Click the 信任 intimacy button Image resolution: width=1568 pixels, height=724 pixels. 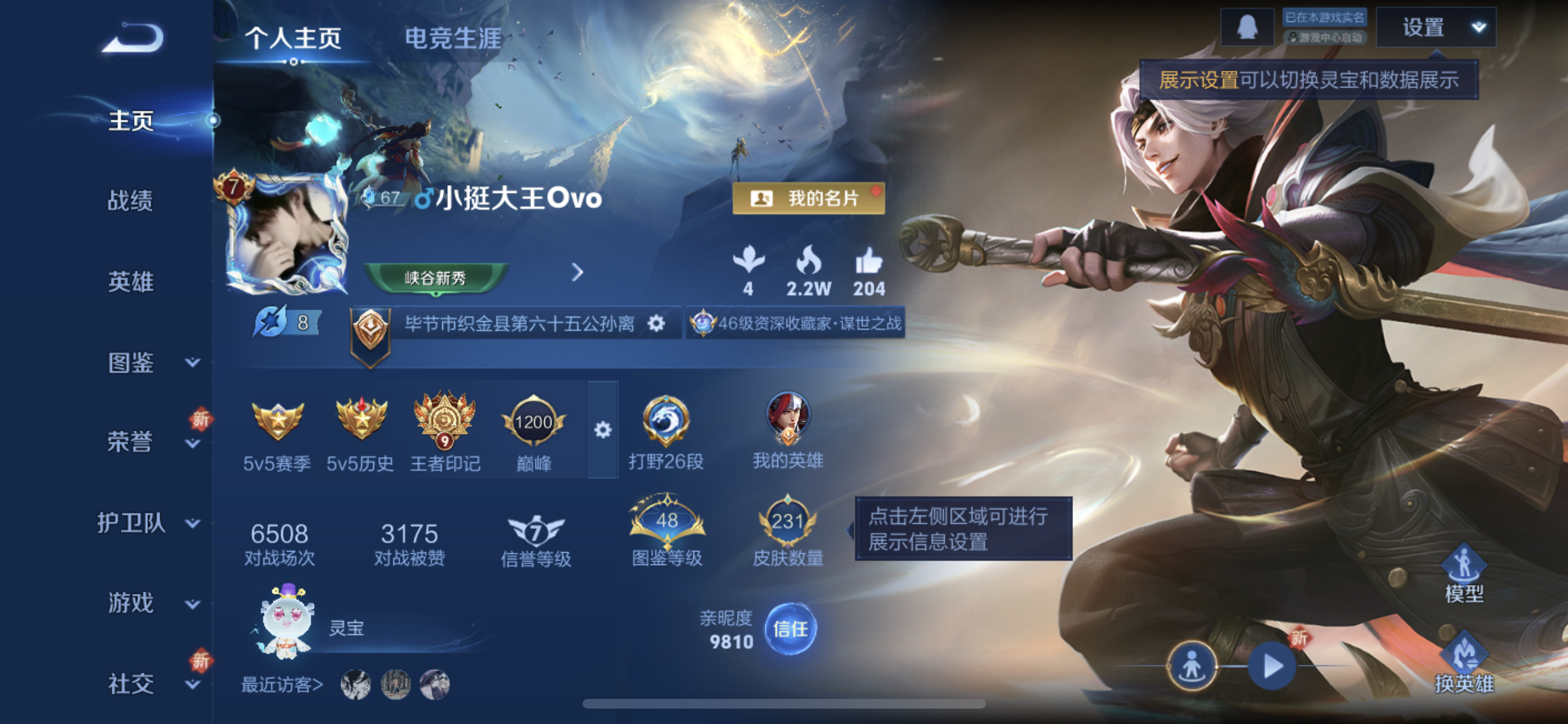[x=792, y=629]
